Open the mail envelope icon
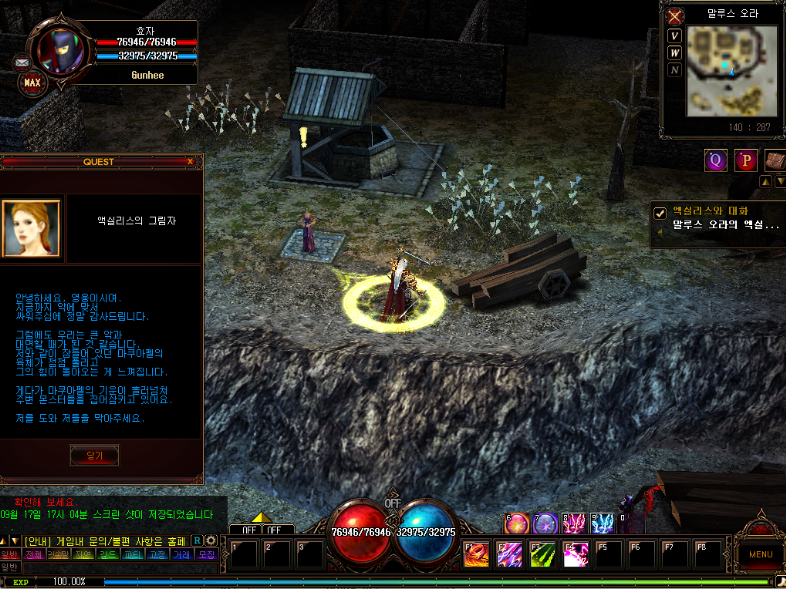This screenshot has width=786, height=589. [x=22, y=62]
